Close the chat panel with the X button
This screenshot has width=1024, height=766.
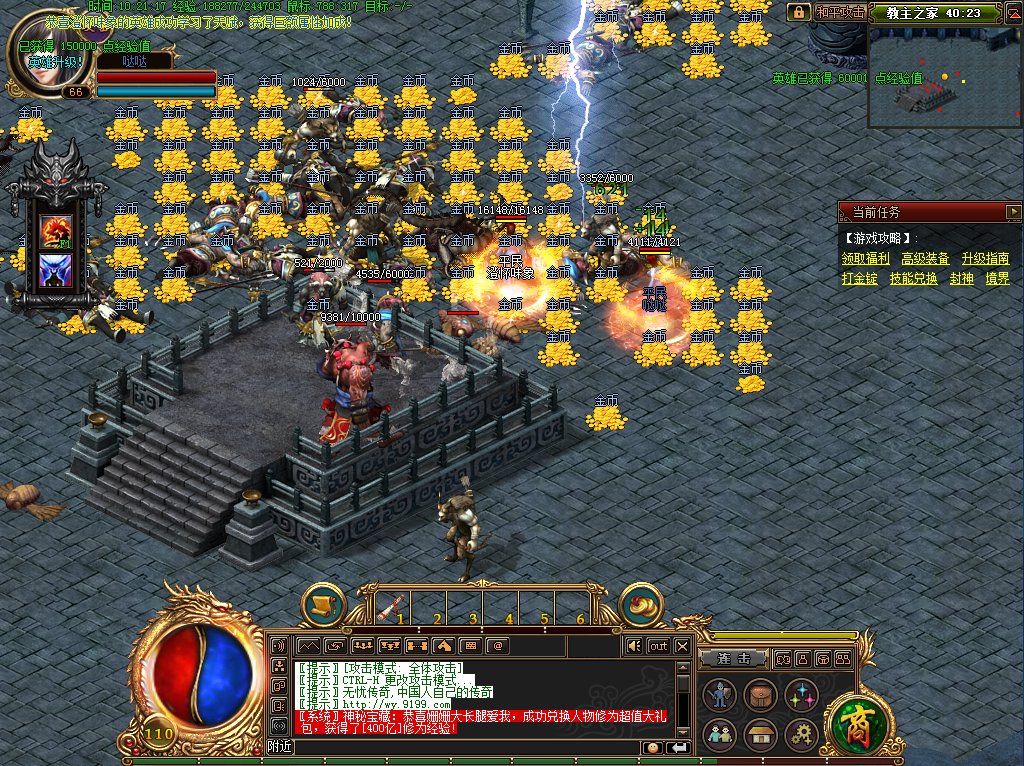(682, 646)
